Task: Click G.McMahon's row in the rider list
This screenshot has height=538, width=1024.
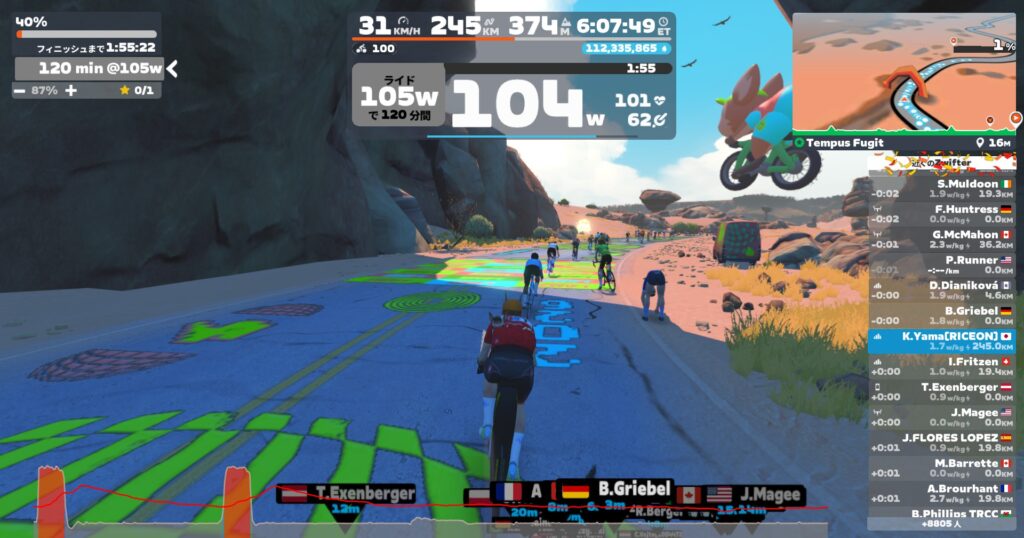Action: (941, 239)
